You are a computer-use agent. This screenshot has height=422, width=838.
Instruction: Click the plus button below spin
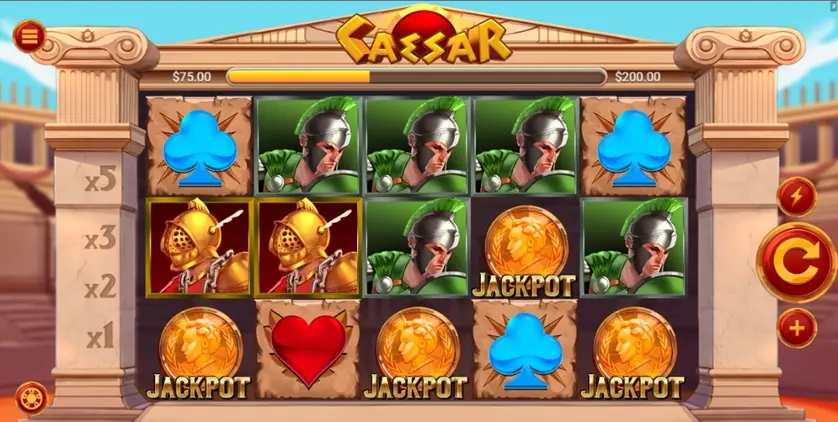coord(797,328)
